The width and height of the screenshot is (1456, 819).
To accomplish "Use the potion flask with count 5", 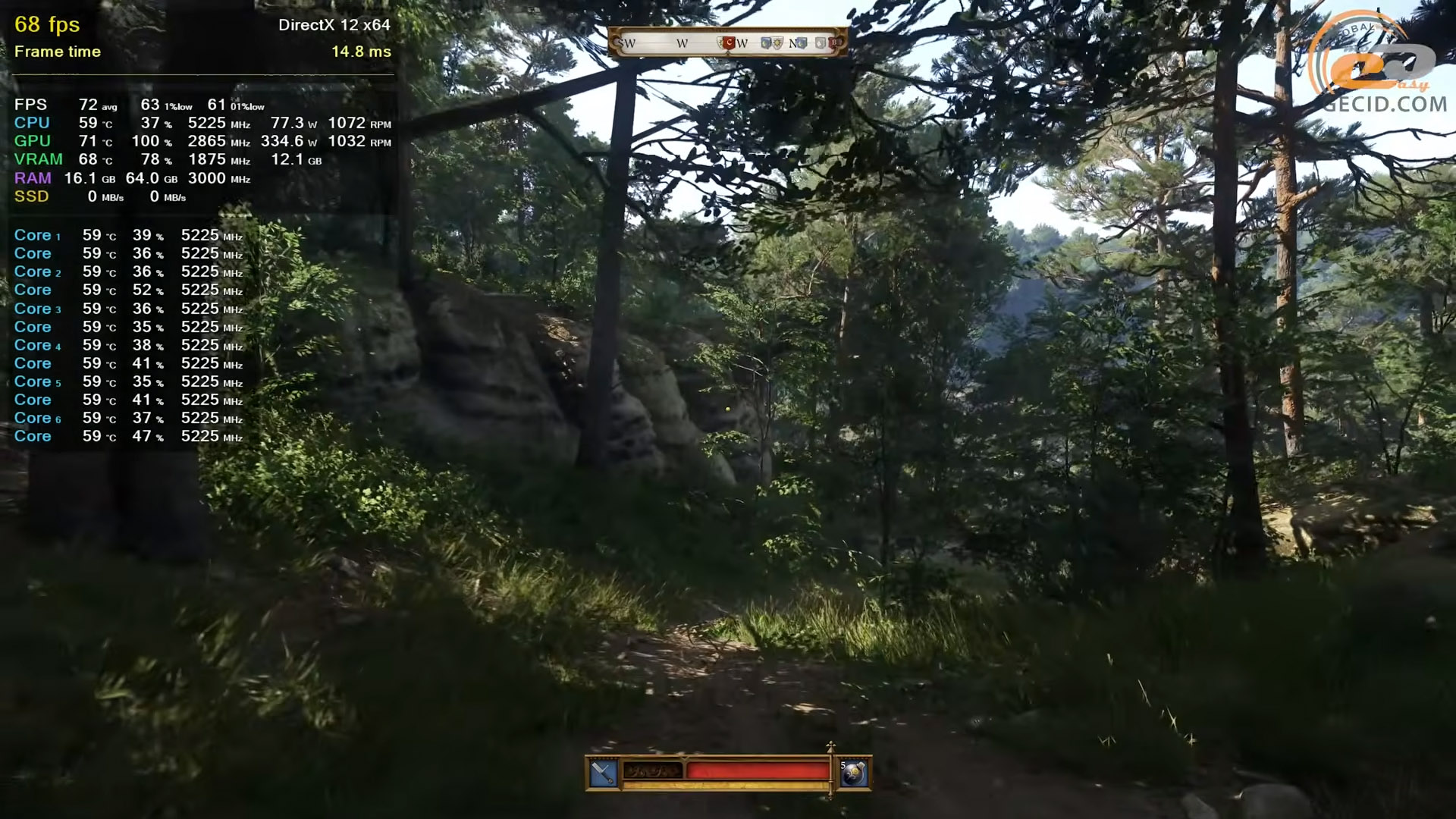I will [x=854, y=773].
